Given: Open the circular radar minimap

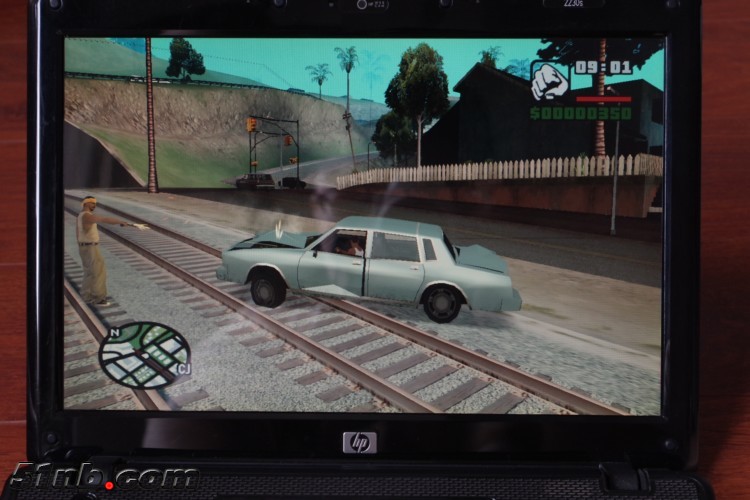Looking at the screenshot, I should click(x=143, y=354).
